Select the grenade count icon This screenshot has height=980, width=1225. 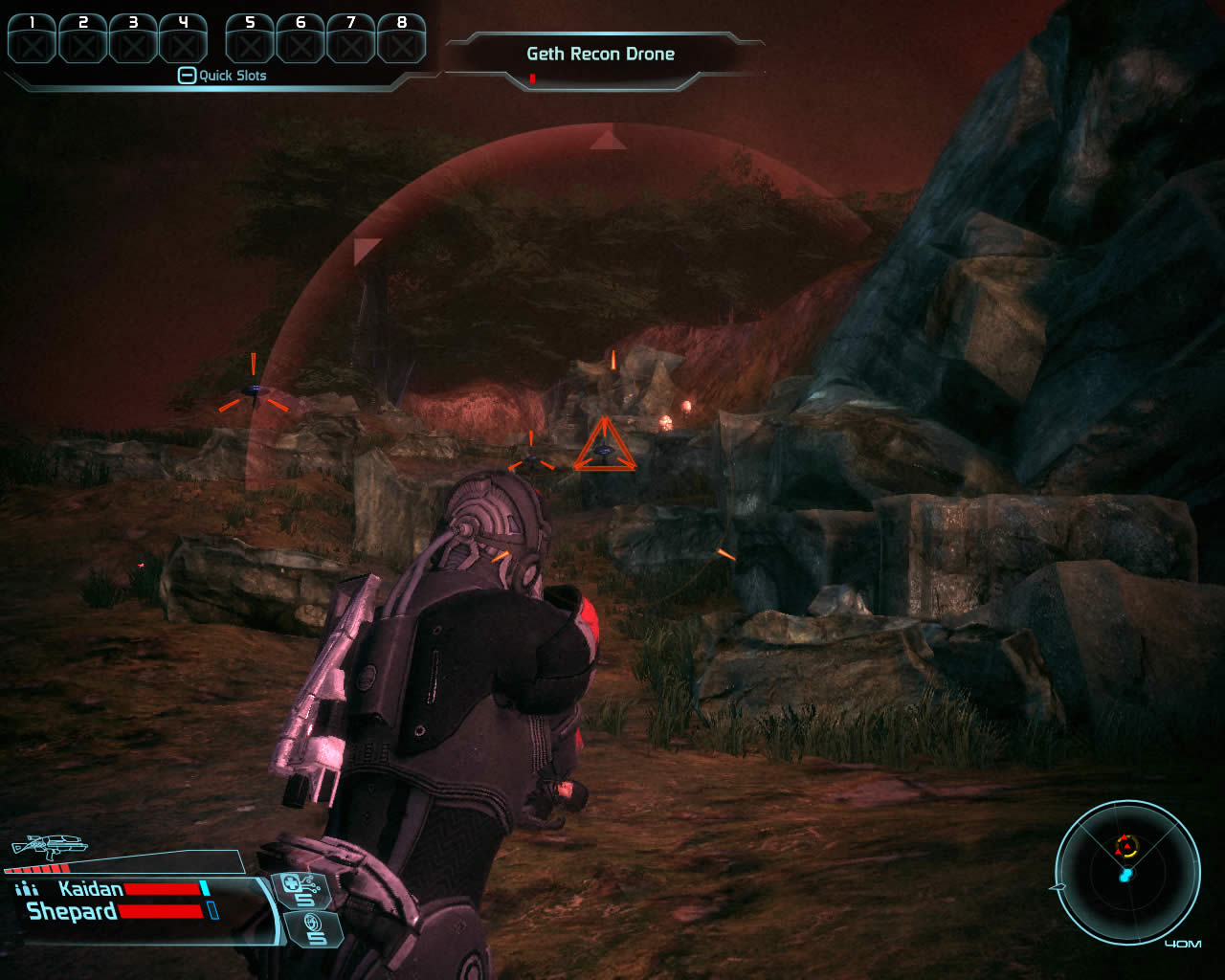tap(312, 928)
